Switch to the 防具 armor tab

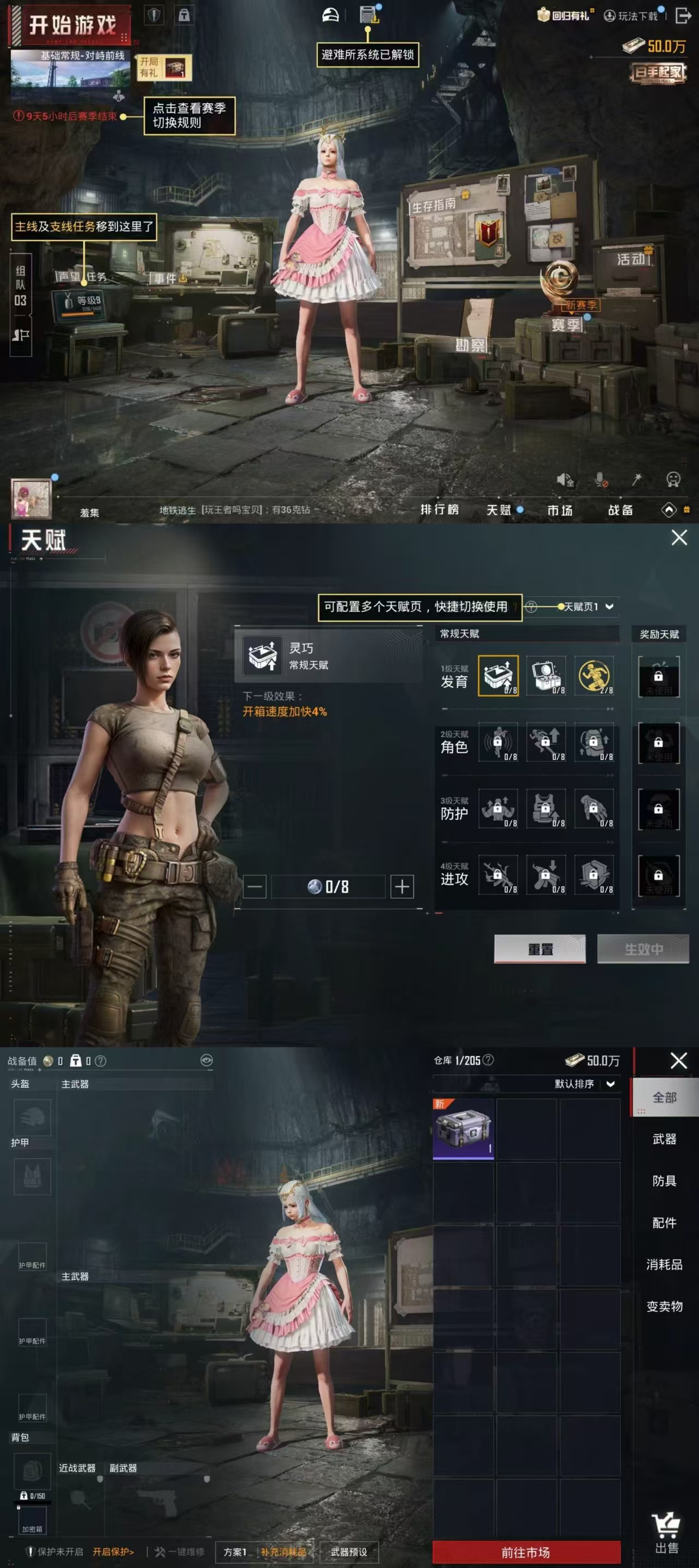[x=664, y=1181]
